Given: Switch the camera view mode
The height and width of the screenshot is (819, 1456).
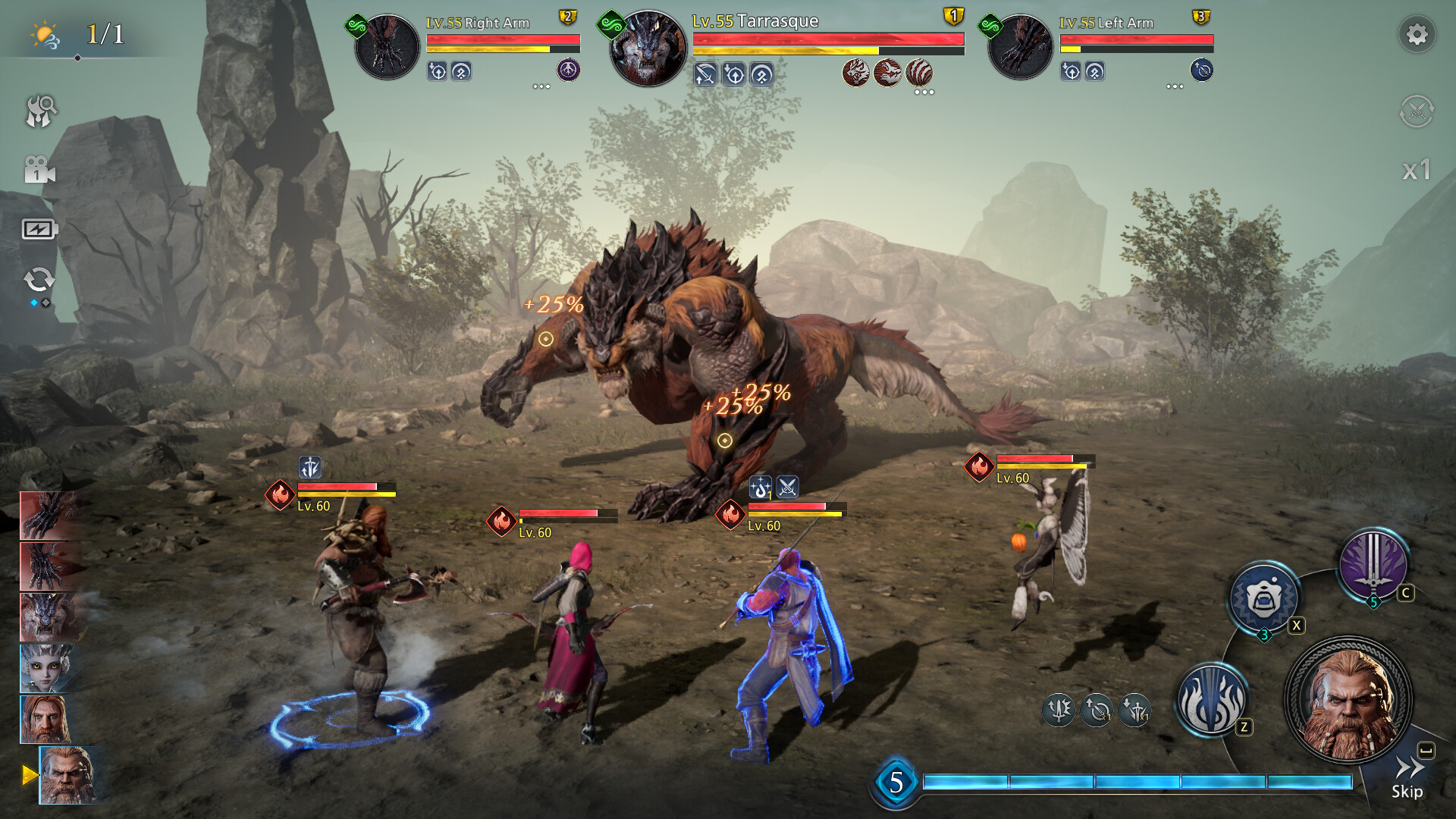Looking at the screenshot, I should point(39,171).
